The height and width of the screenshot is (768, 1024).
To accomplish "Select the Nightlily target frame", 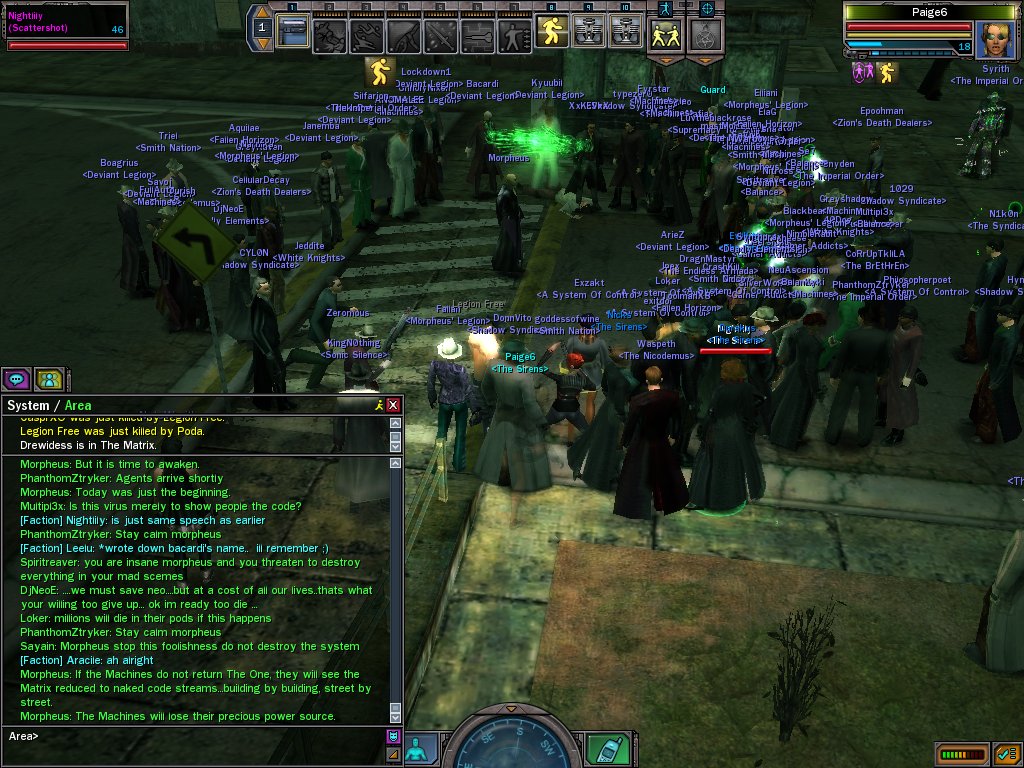I will pyautogui.click(x=66, y=27).
